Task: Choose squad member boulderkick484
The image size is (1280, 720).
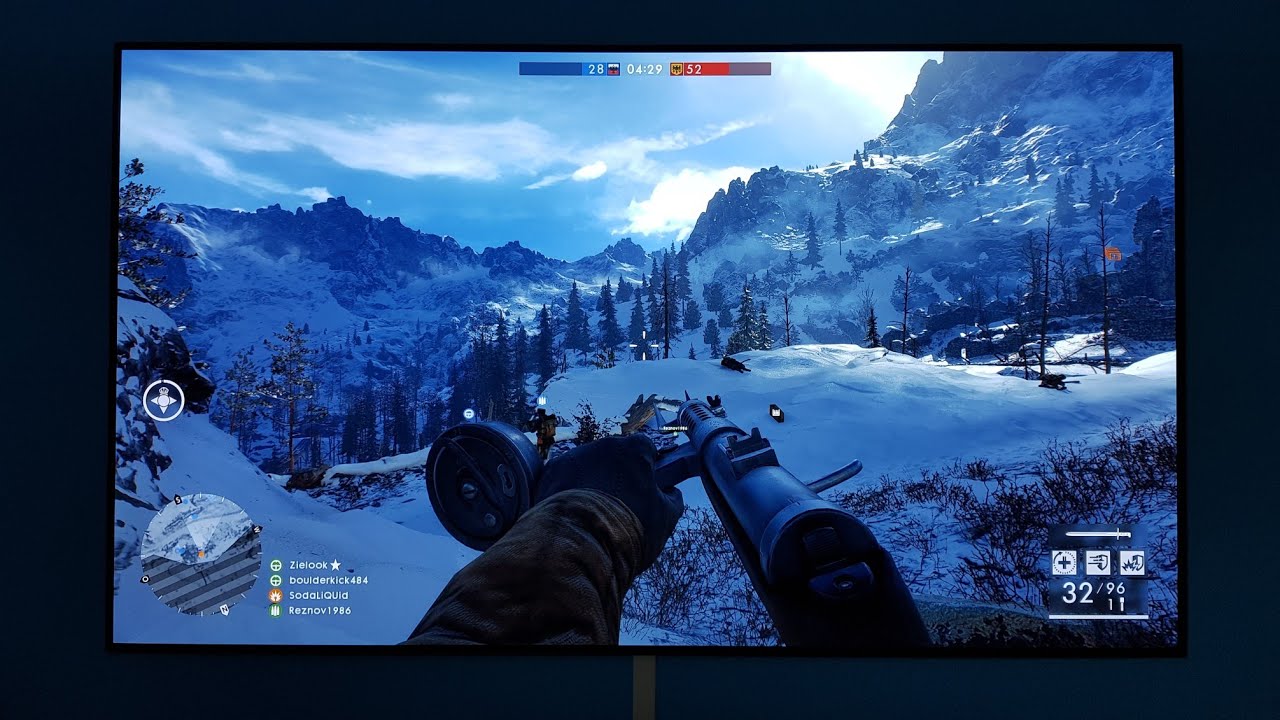Action: (328, 580)
